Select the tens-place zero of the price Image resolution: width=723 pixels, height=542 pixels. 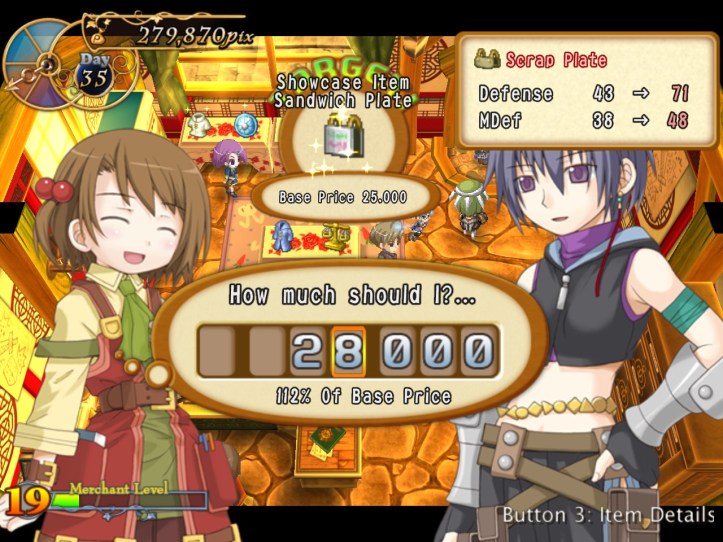coord(435,352)
